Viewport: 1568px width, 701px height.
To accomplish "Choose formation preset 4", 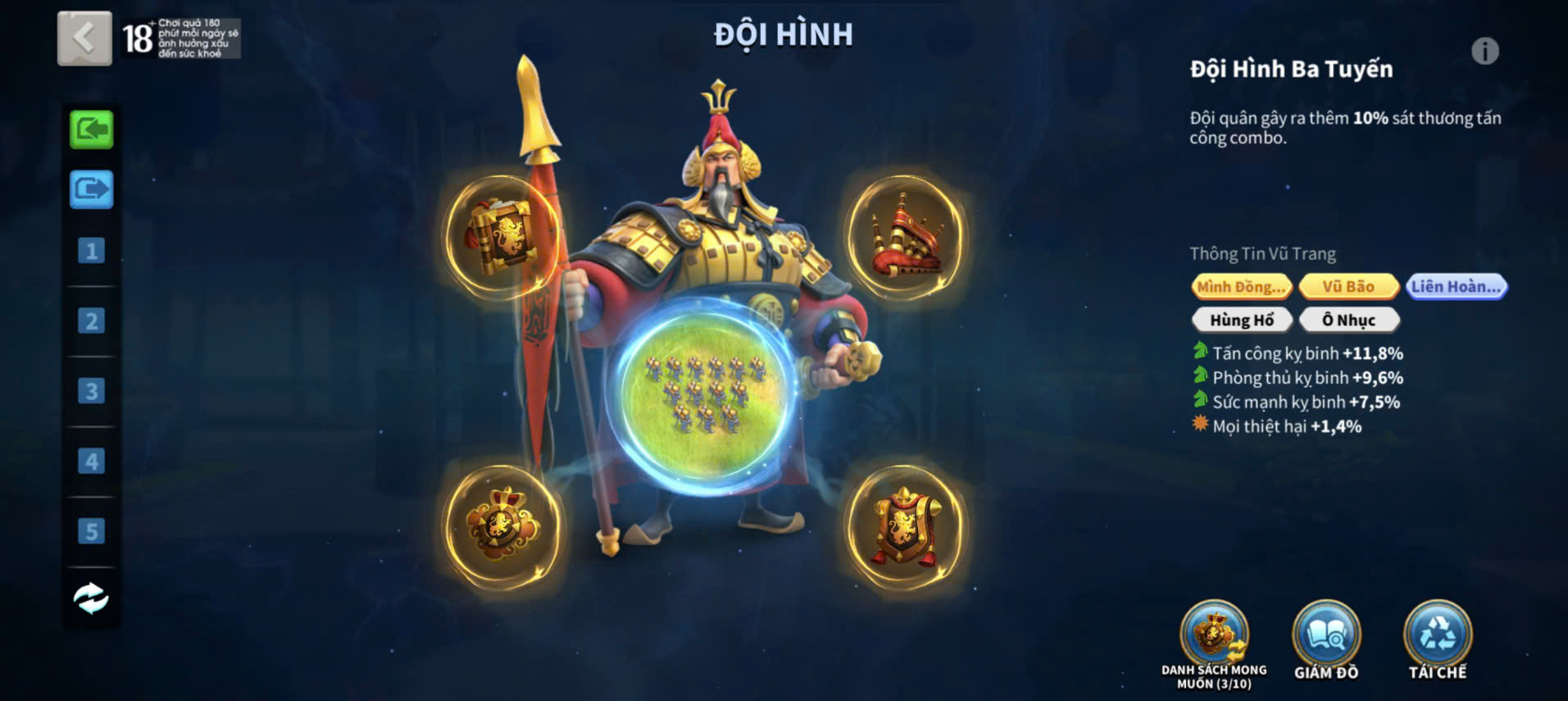I will point(91,462).
